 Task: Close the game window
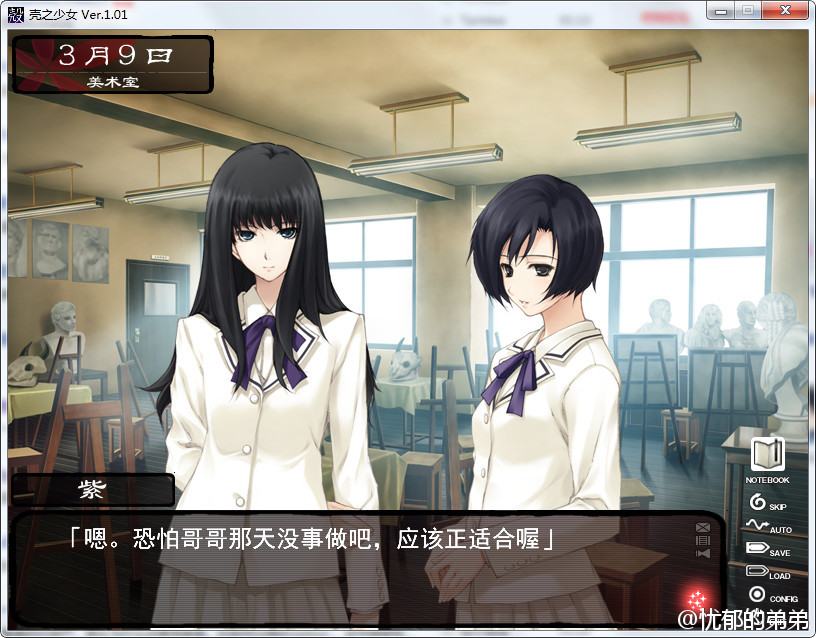[x=785, y=9]
